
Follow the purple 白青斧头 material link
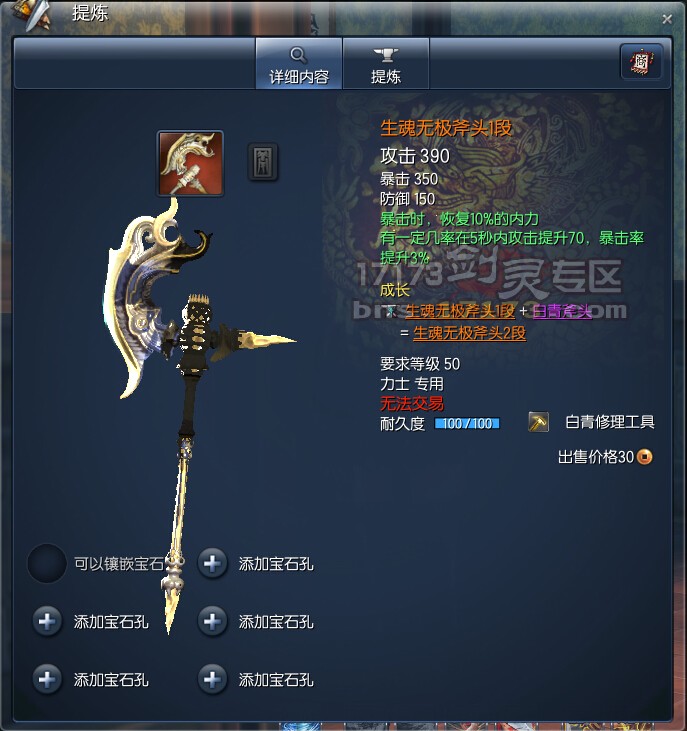click(x=561, y=312)
